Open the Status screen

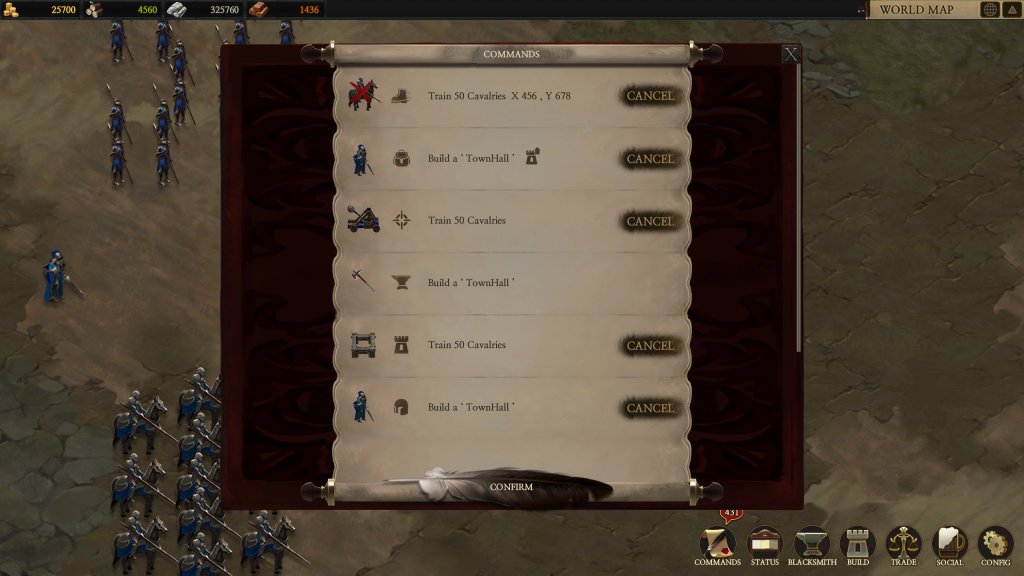pyautogui.click(x=764, y=545)
